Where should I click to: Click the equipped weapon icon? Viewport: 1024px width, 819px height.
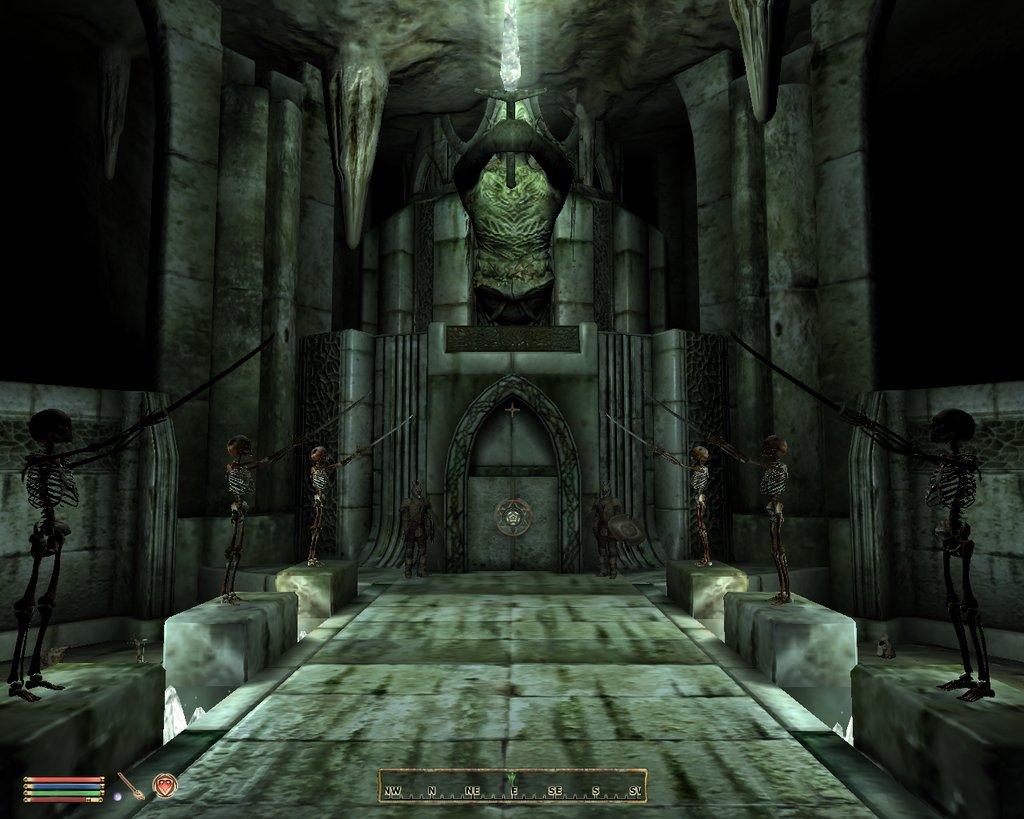click(130, 784)
